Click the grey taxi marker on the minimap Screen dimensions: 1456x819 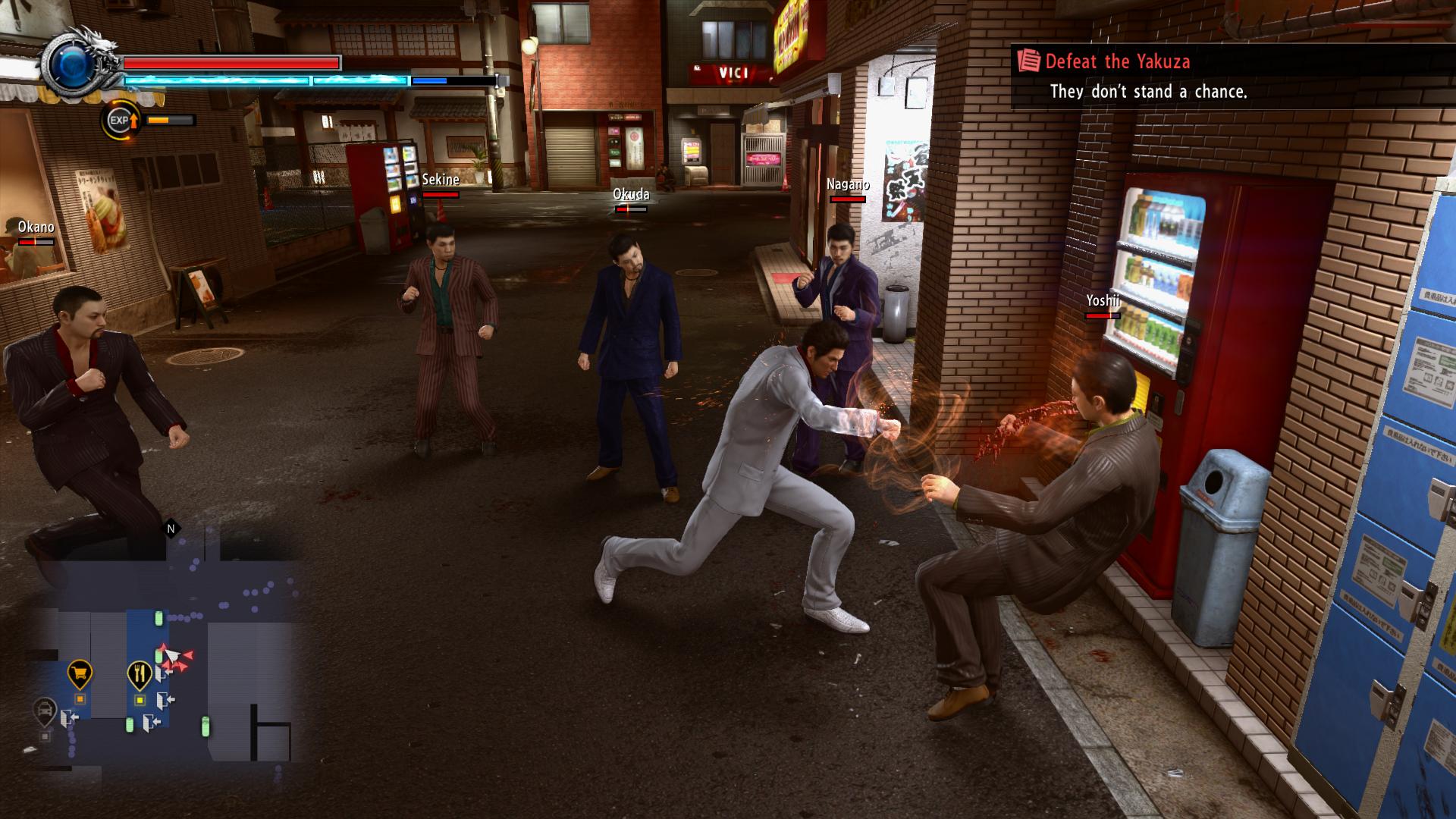[x=45, y=711]
